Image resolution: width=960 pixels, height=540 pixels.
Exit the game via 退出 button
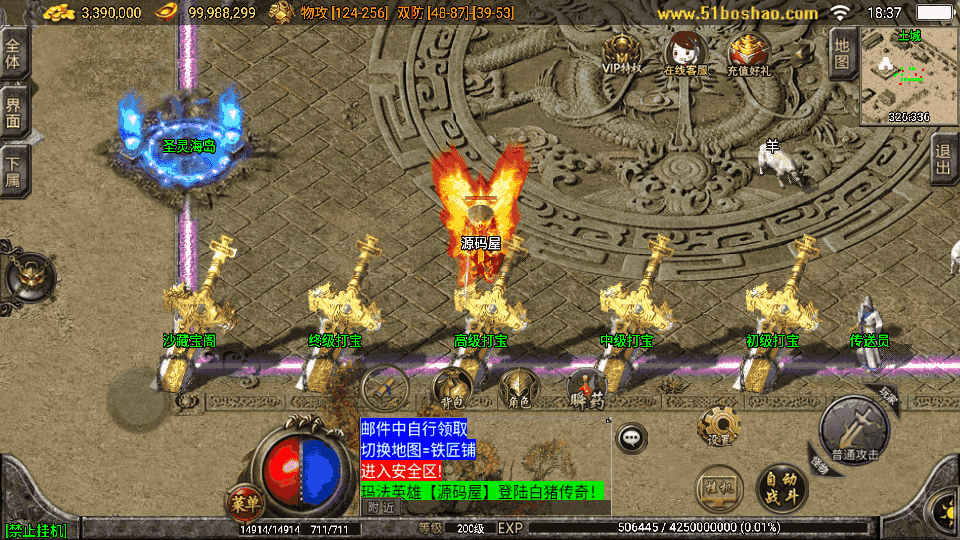point(942,159)
